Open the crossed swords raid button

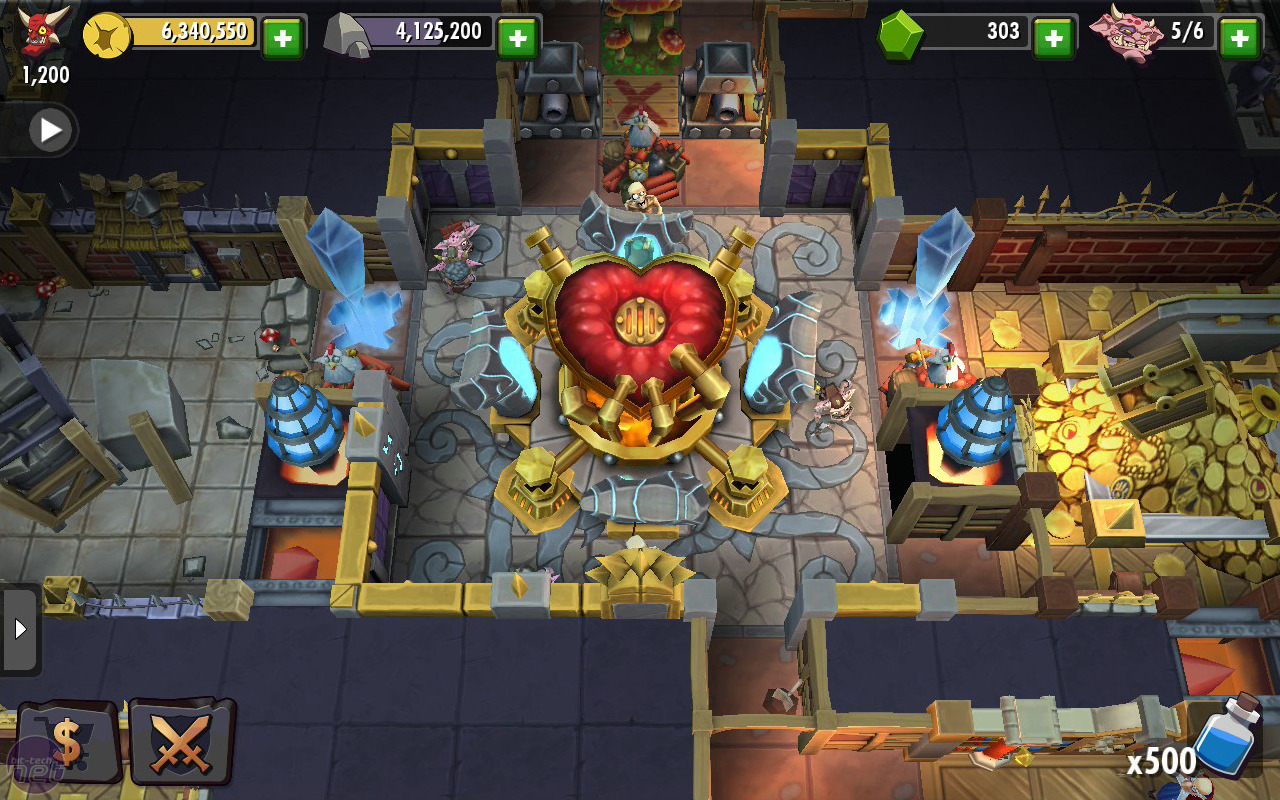182,742
